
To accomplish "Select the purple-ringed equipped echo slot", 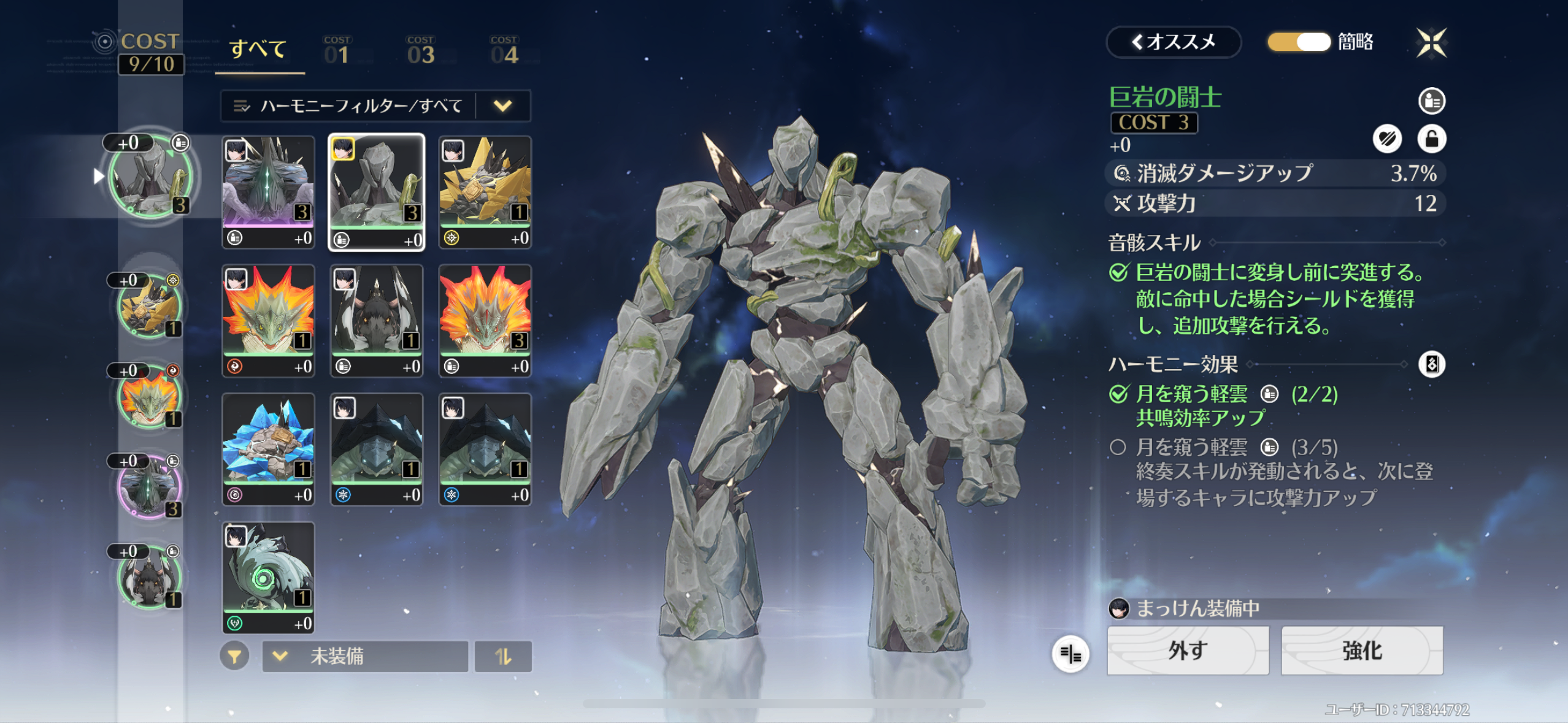I will (x=149, y=487).
